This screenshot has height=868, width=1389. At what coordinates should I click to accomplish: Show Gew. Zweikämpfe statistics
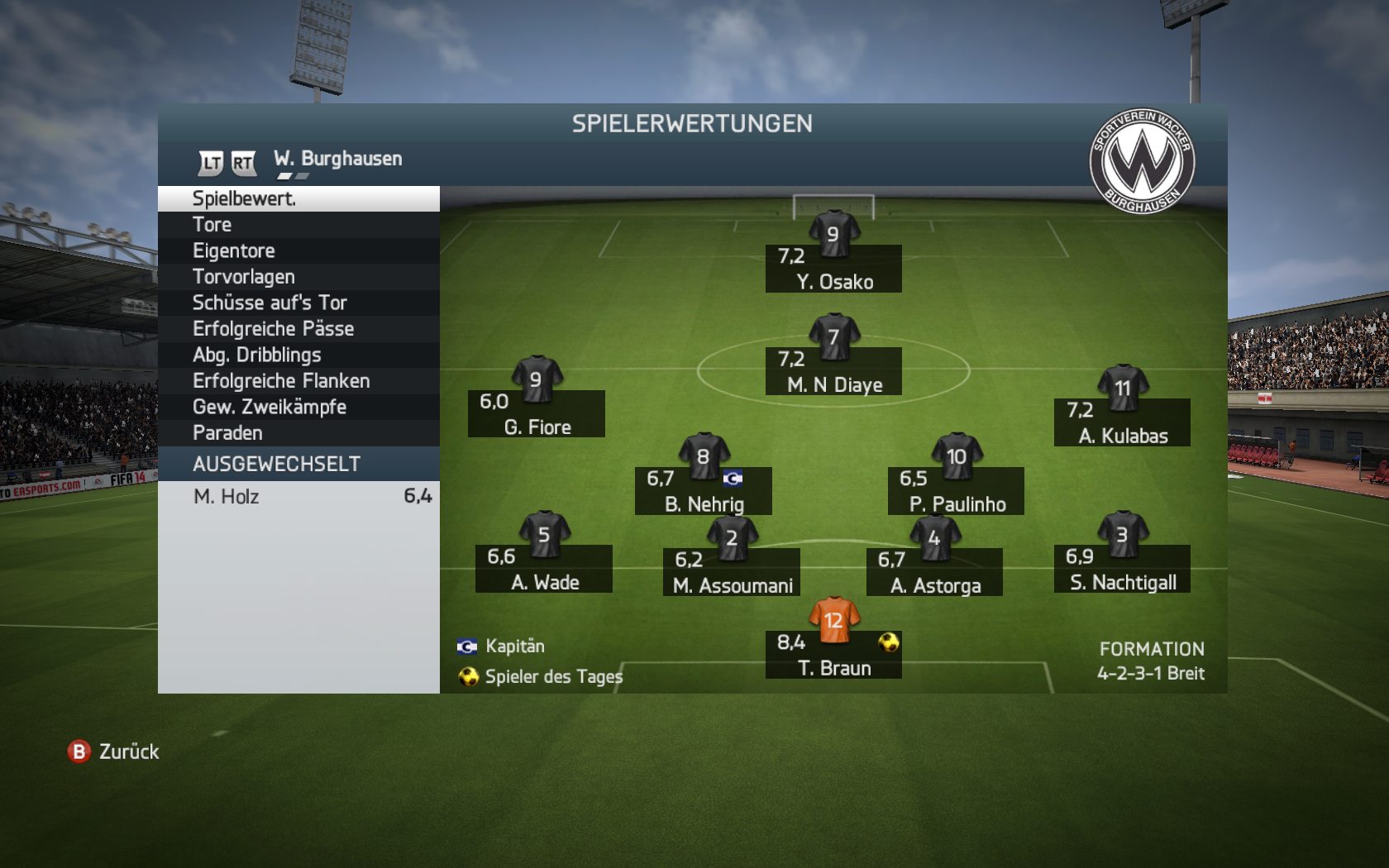tap(298, 407)
